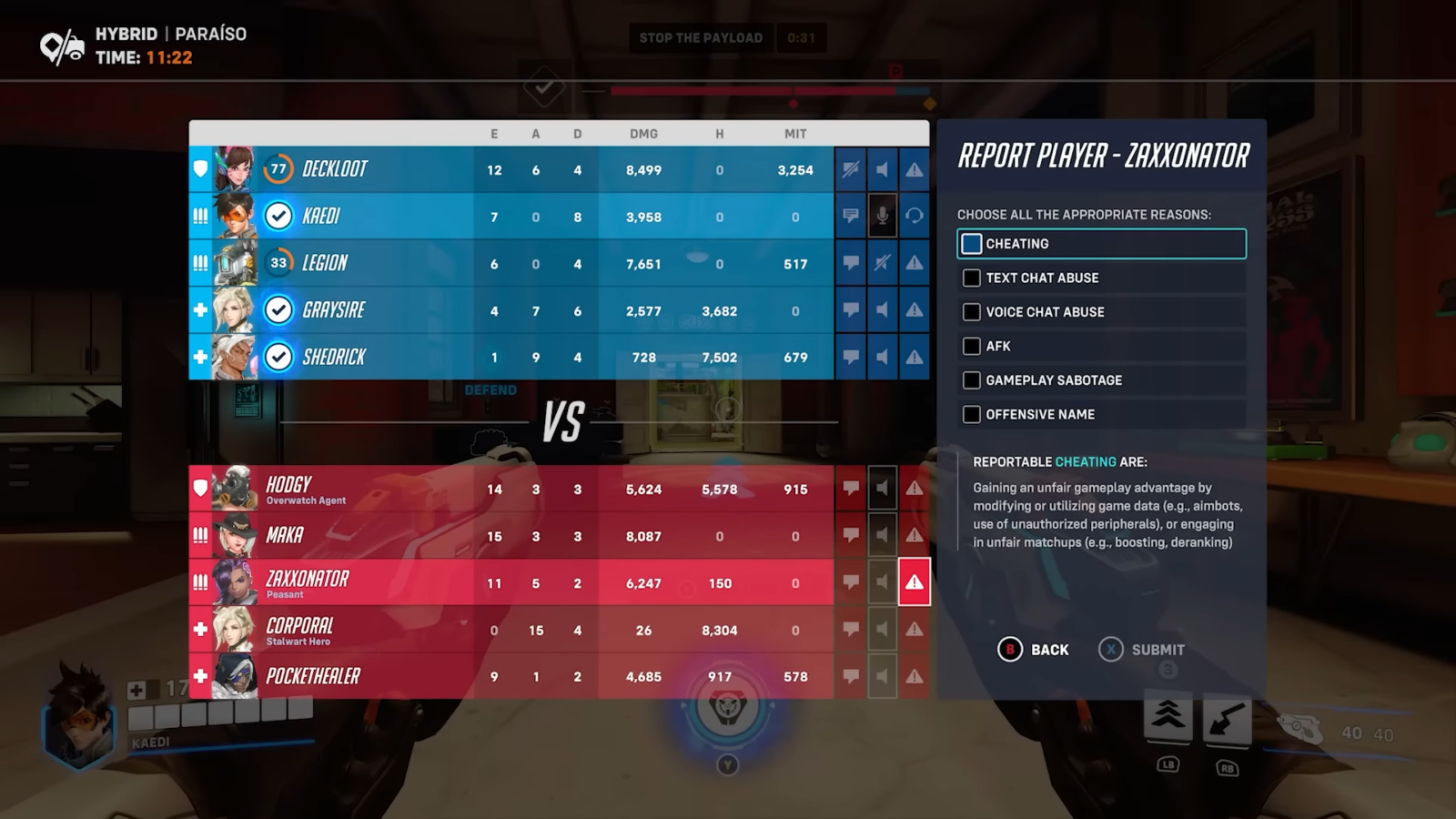Enable the Text Chat Abuse checkbox
The image size is (1456, 819).
click(x=970, y=278)
